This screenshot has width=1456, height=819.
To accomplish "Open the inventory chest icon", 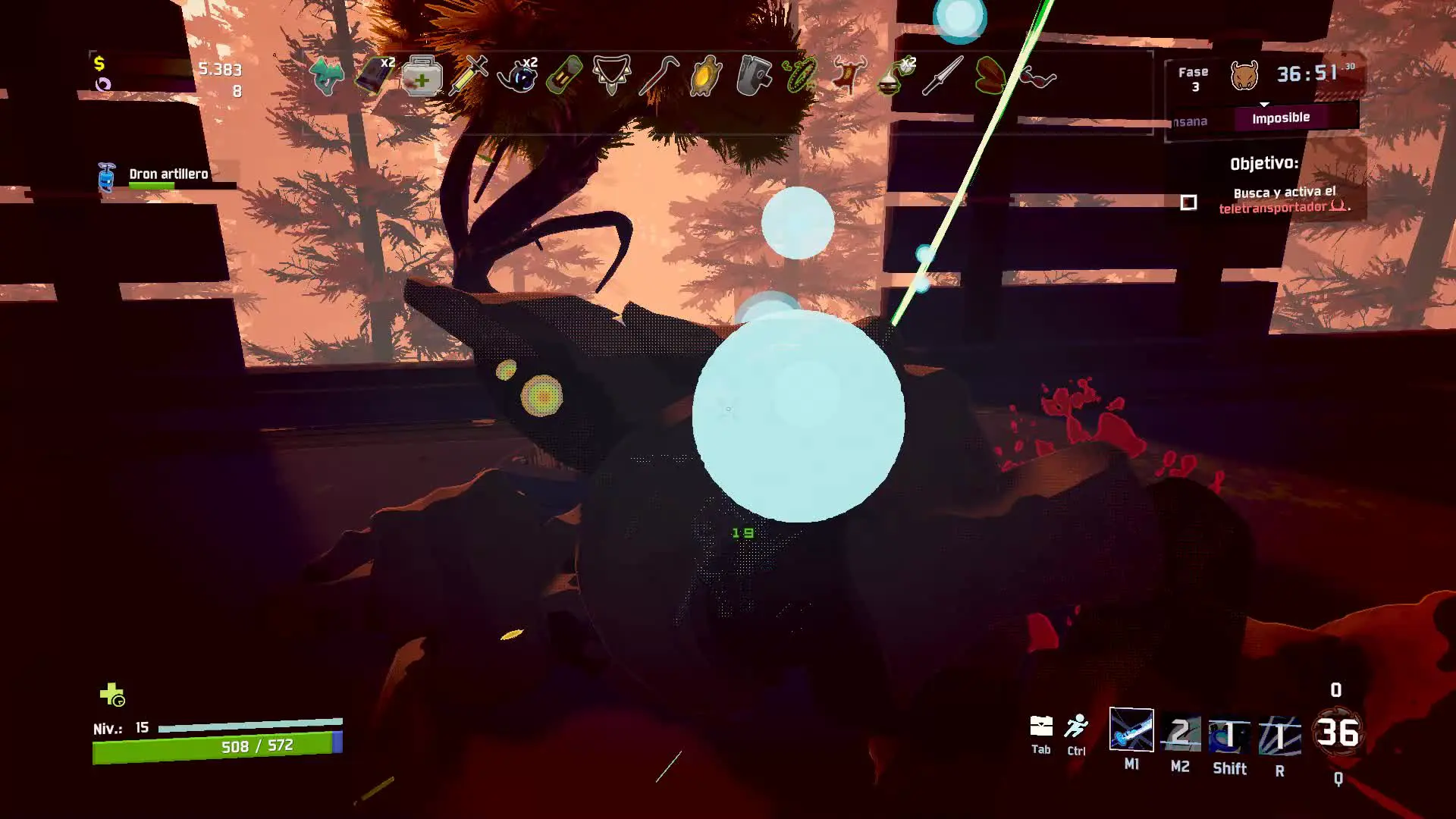I will click(1041, 726).
